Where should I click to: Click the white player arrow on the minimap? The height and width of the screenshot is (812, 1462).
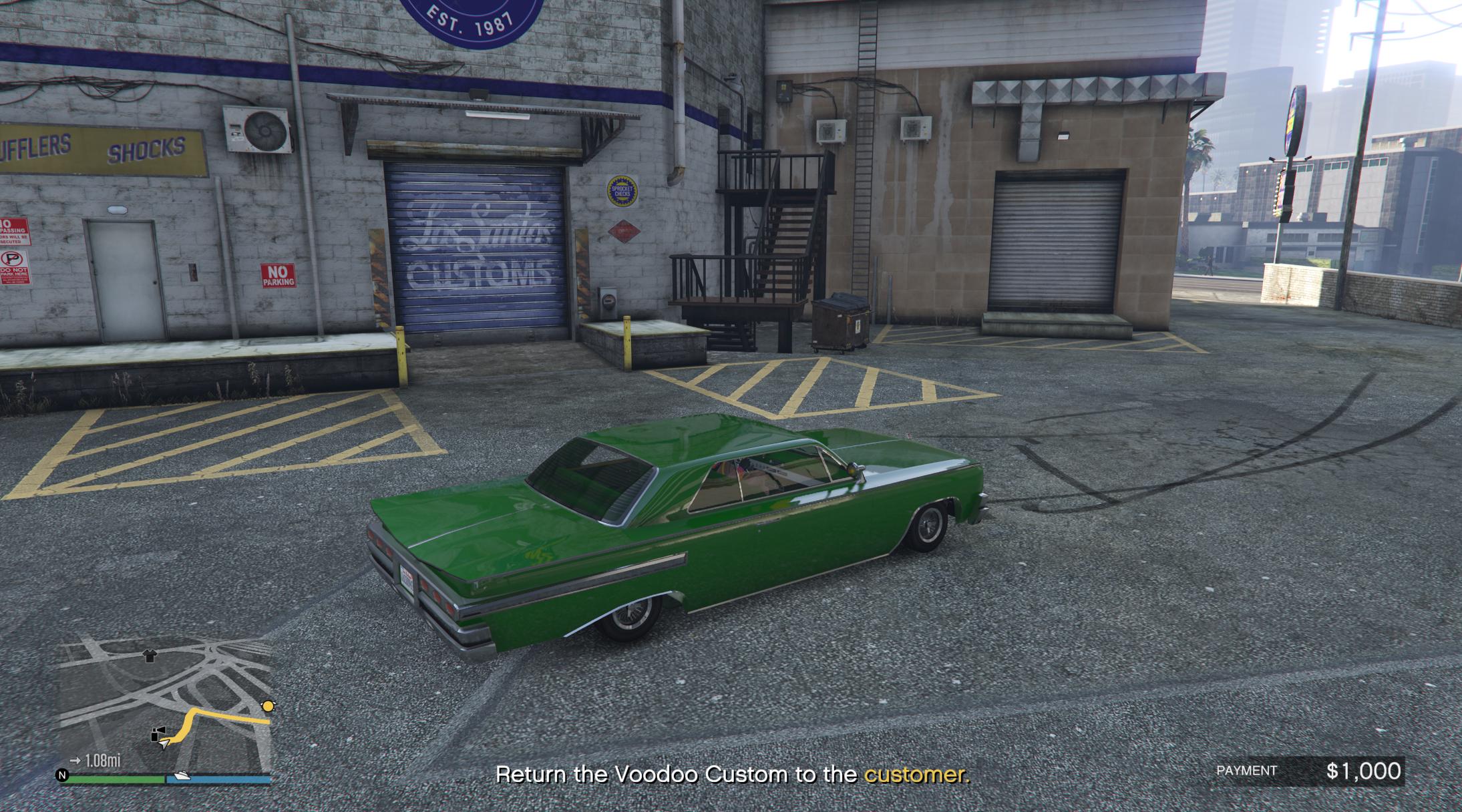(x=164, y=744)
